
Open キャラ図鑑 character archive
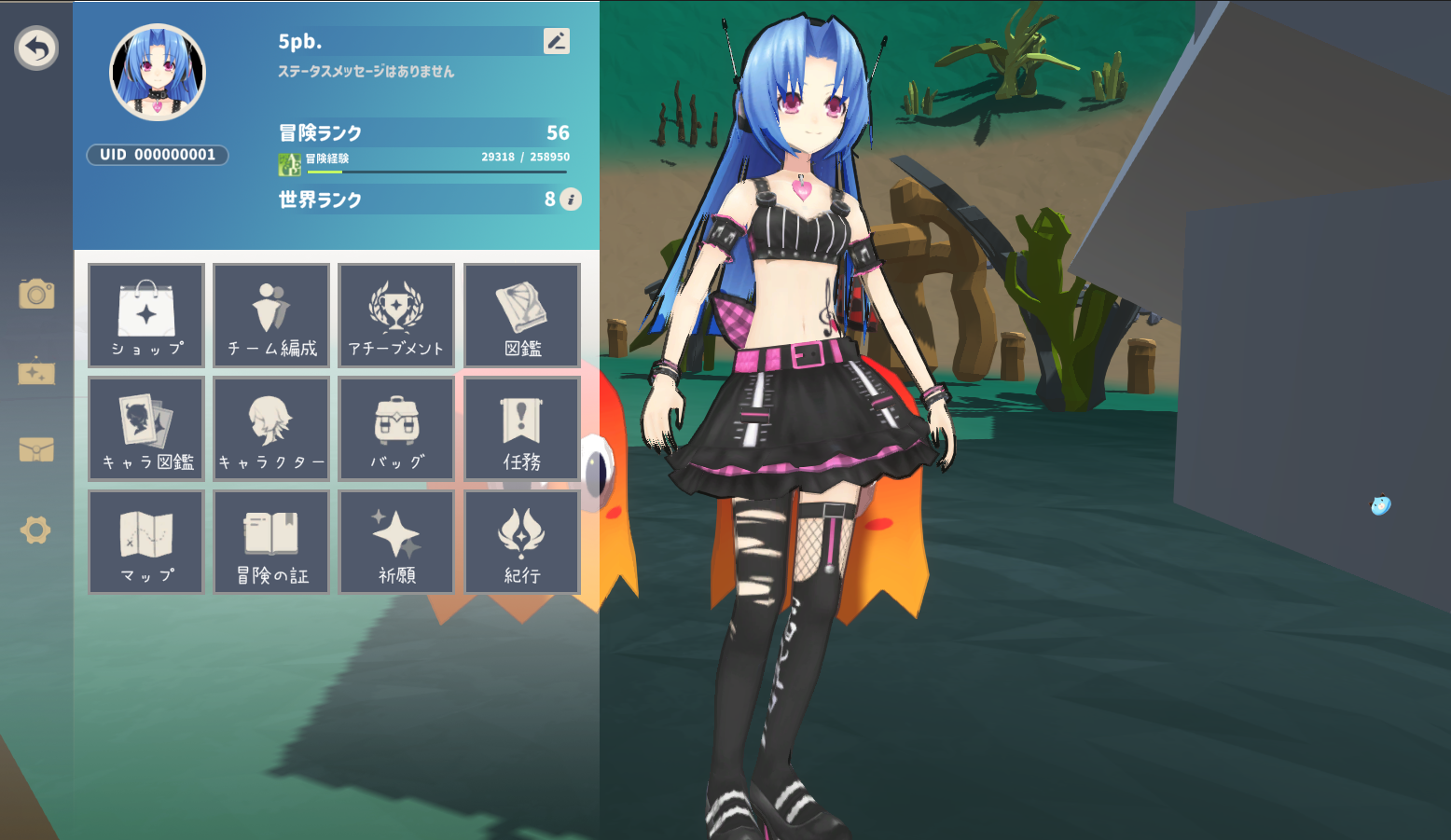click(x=146, y=429)
